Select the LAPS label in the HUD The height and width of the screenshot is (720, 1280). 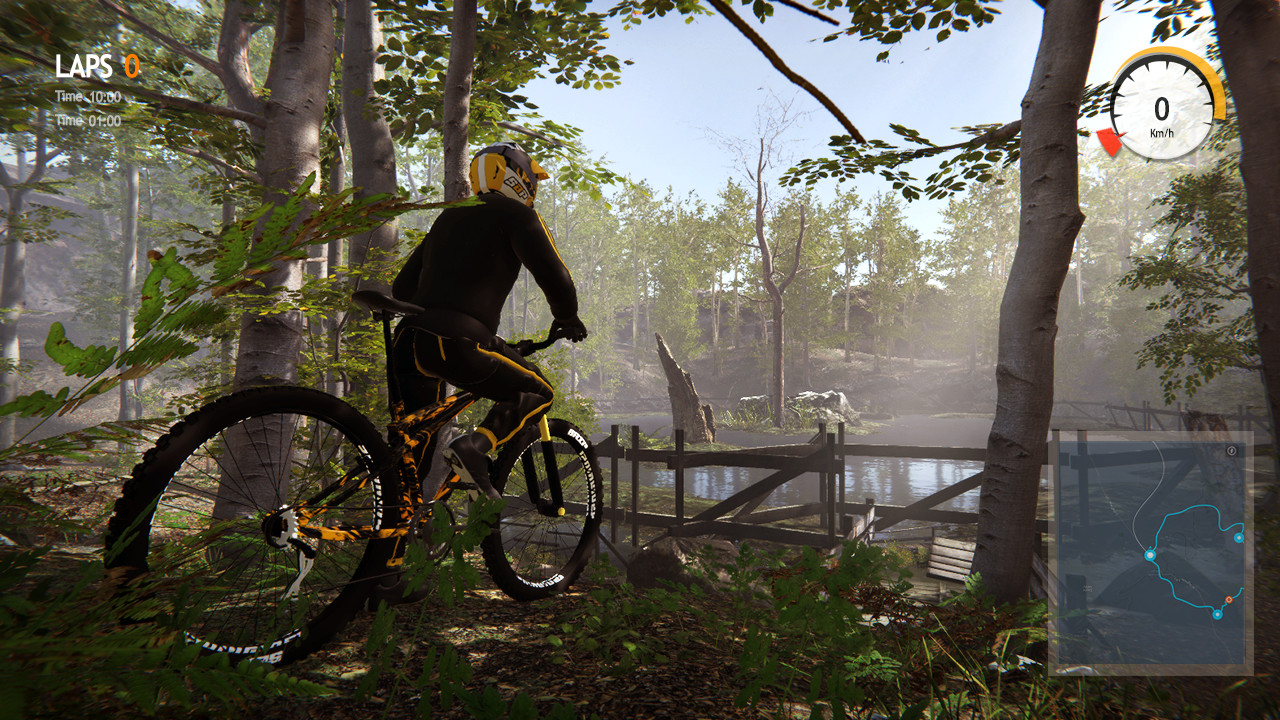pyautogui.click(x=85, y=64)
